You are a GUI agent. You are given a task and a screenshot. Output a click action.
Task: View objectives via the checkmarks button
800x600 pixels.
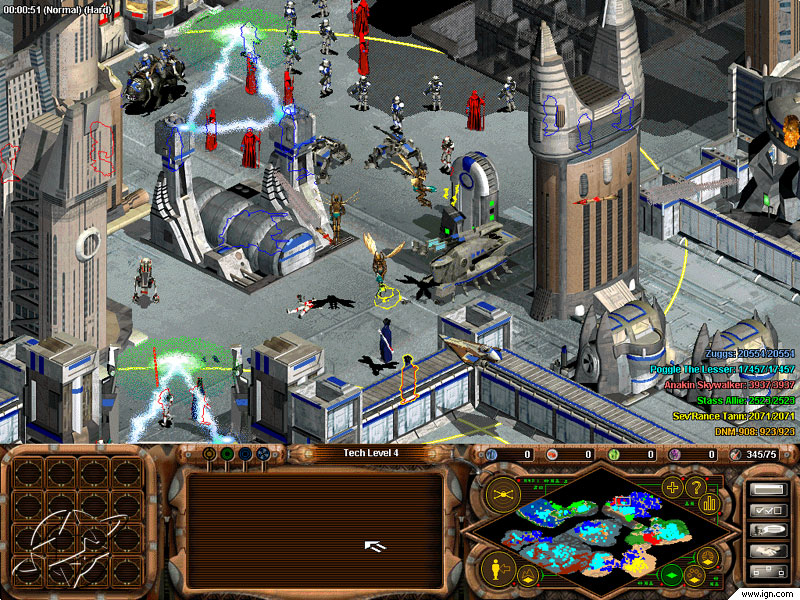(x=767, y=510)
